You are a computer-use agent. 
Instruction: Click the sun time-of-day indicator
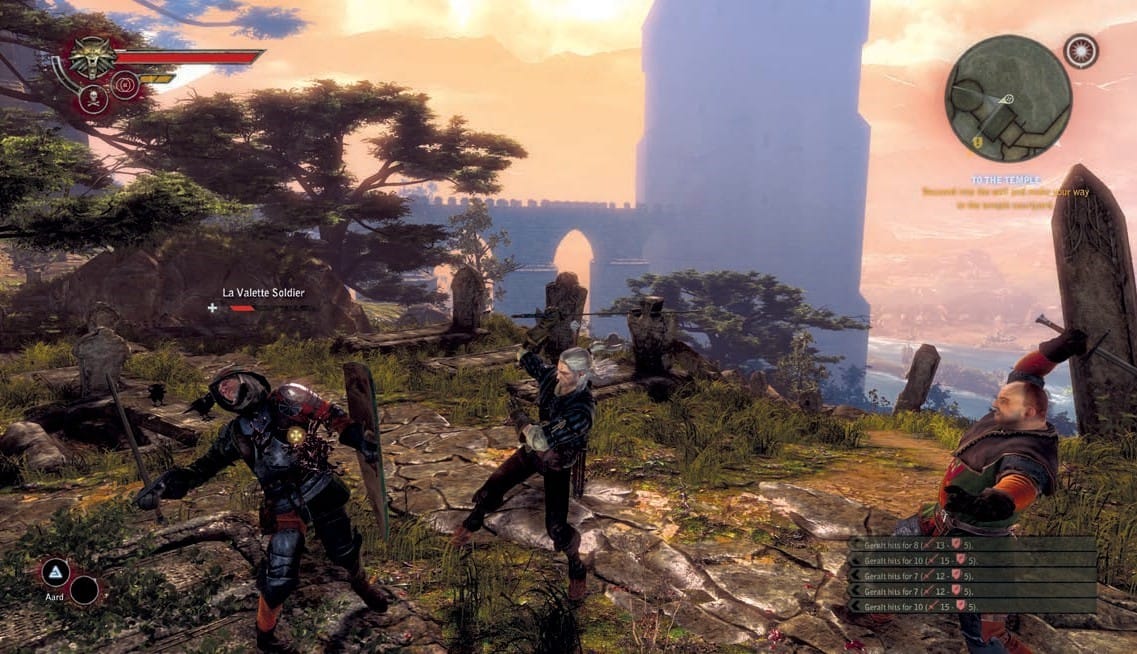(1081, 51)
